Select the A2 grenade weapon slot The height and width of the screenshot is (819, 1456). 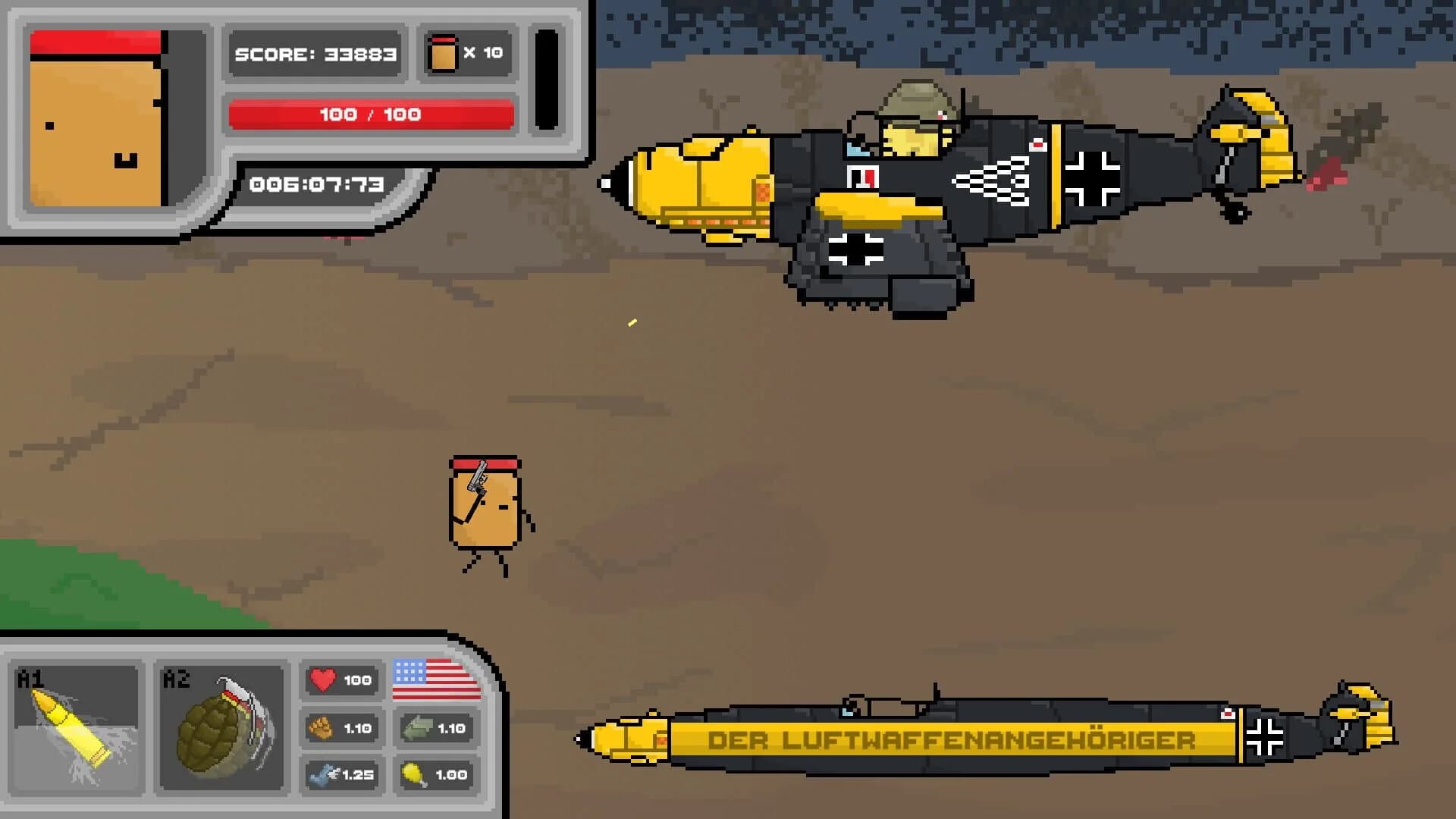click(x=220, y=724)
